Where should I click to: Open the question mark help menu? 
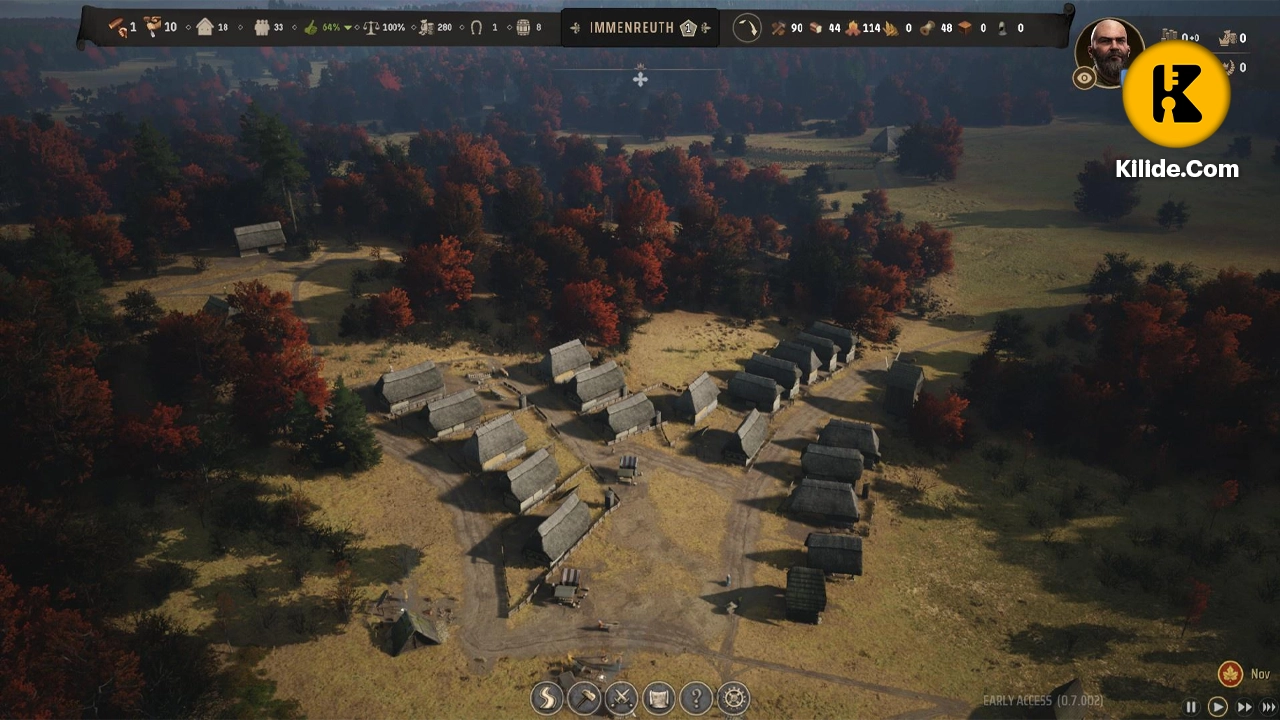tap(696, 697)
